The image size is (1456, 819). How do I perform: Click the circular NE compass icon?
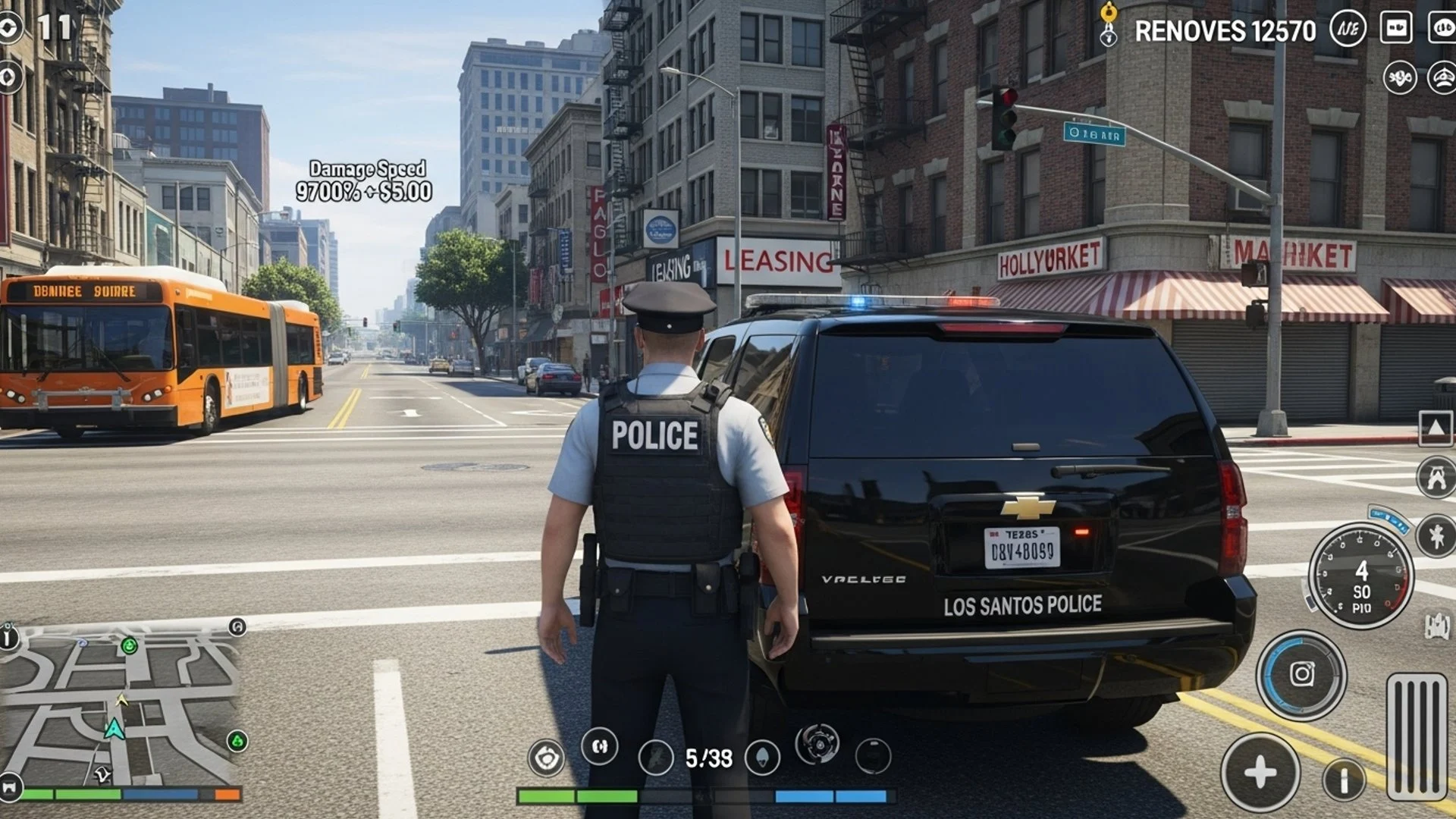click(x=1348, y=30)
